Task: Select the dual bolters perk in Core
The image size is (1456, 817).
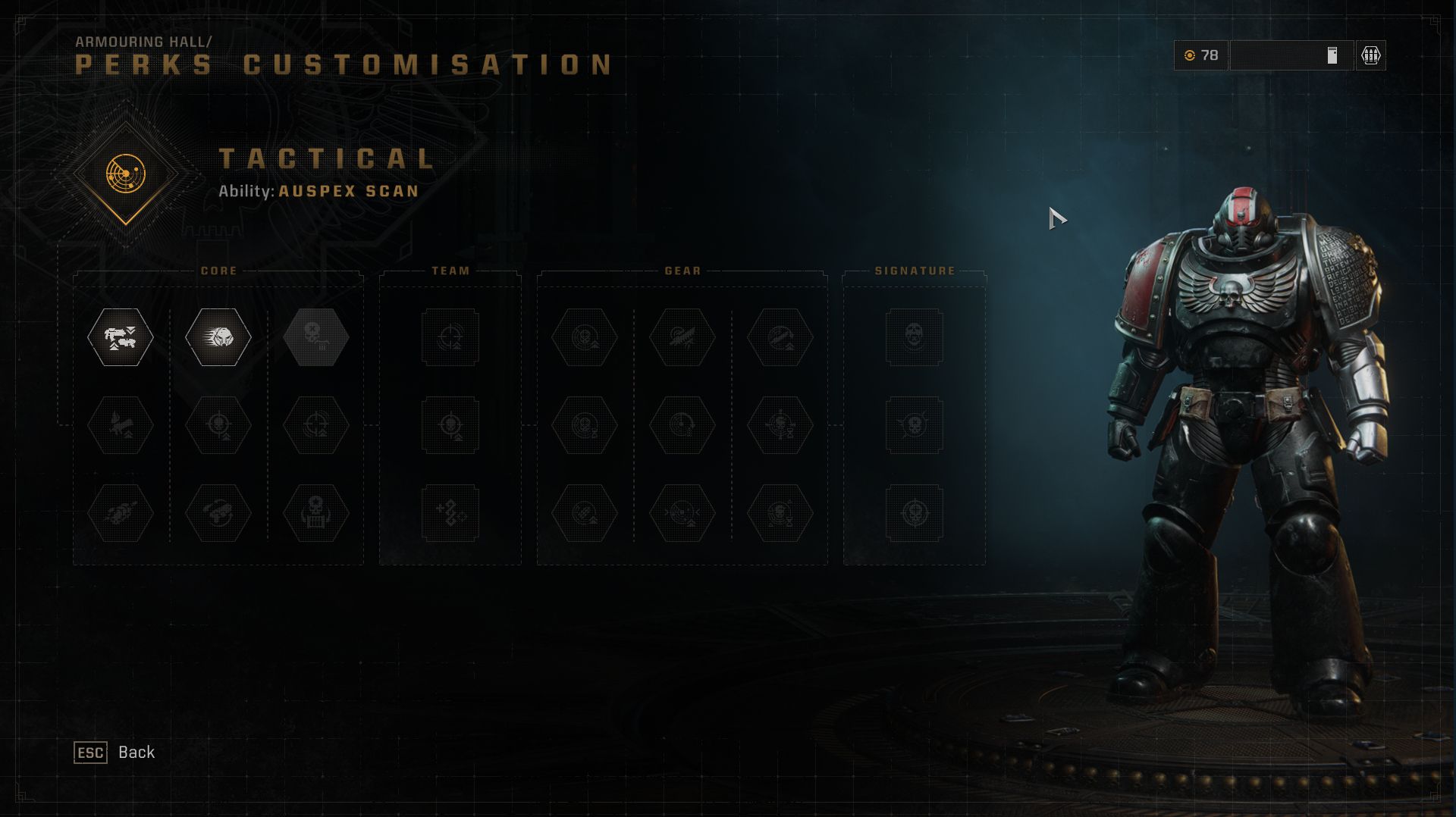Action: pos(120,339)
